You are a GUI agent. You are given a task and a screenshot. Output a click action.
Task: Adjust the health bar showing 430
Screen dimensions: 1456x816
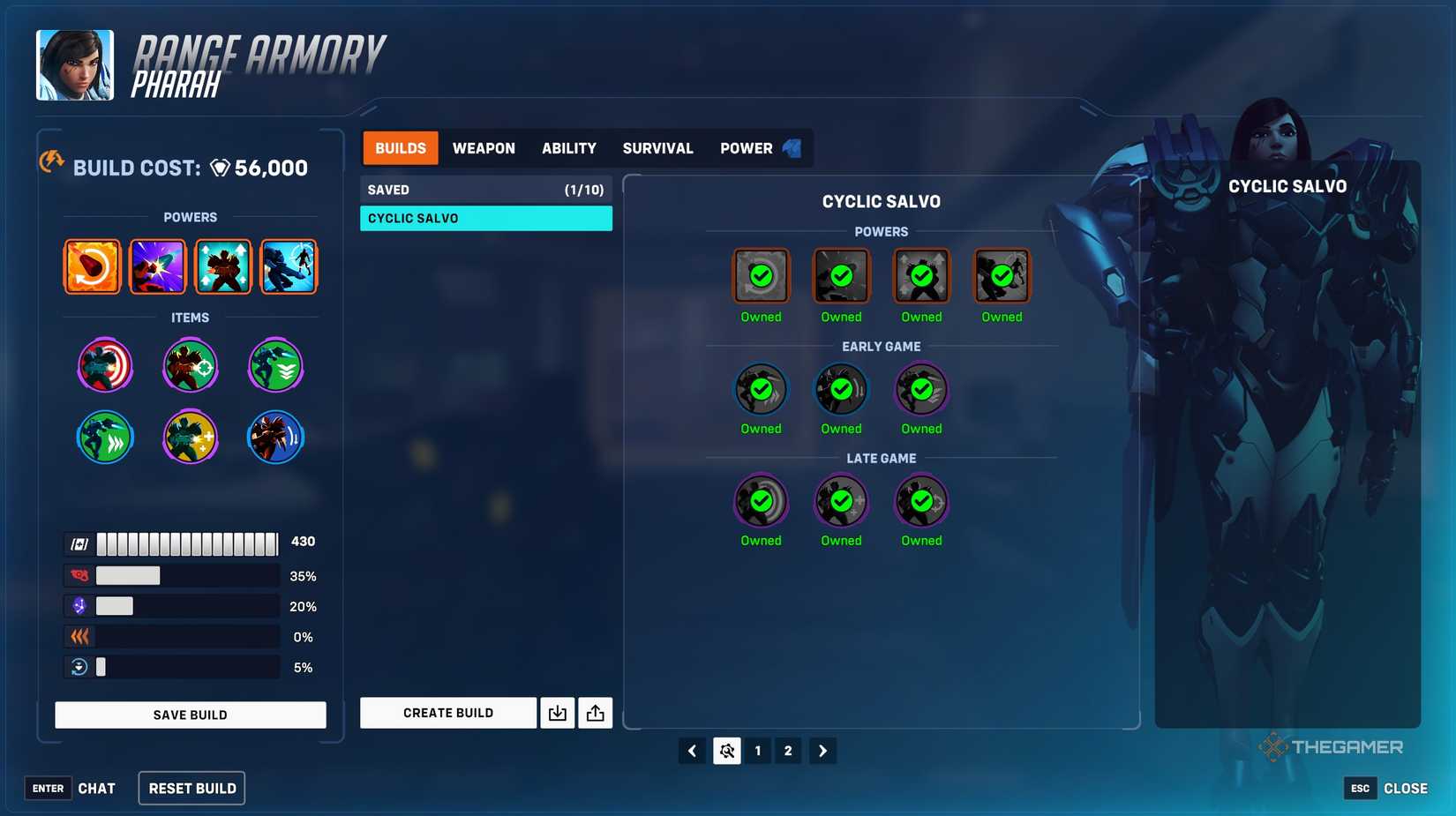pos(185,542)
